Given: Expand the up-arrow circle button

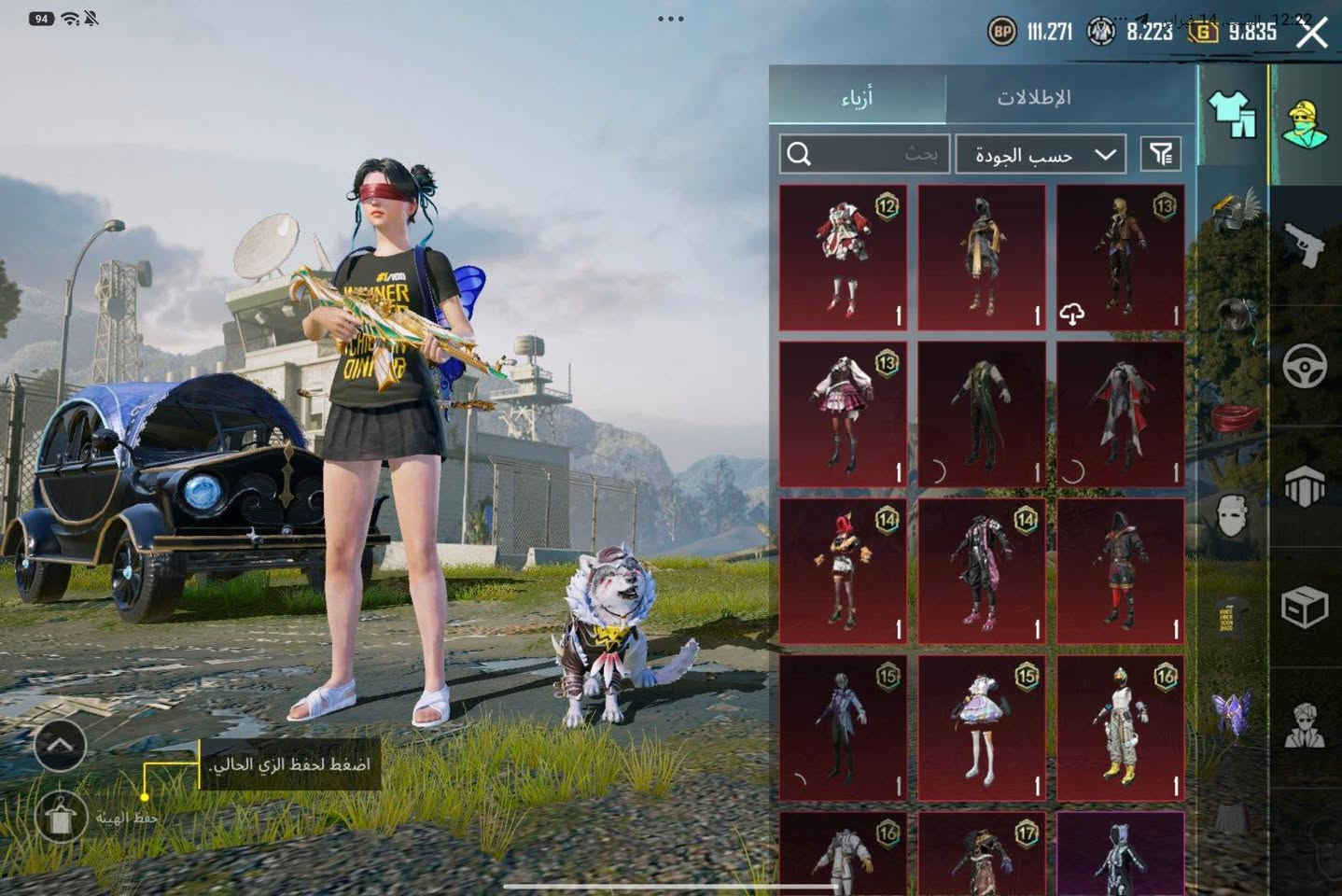Looking at the screenshot, I should [x=60, y=744].
